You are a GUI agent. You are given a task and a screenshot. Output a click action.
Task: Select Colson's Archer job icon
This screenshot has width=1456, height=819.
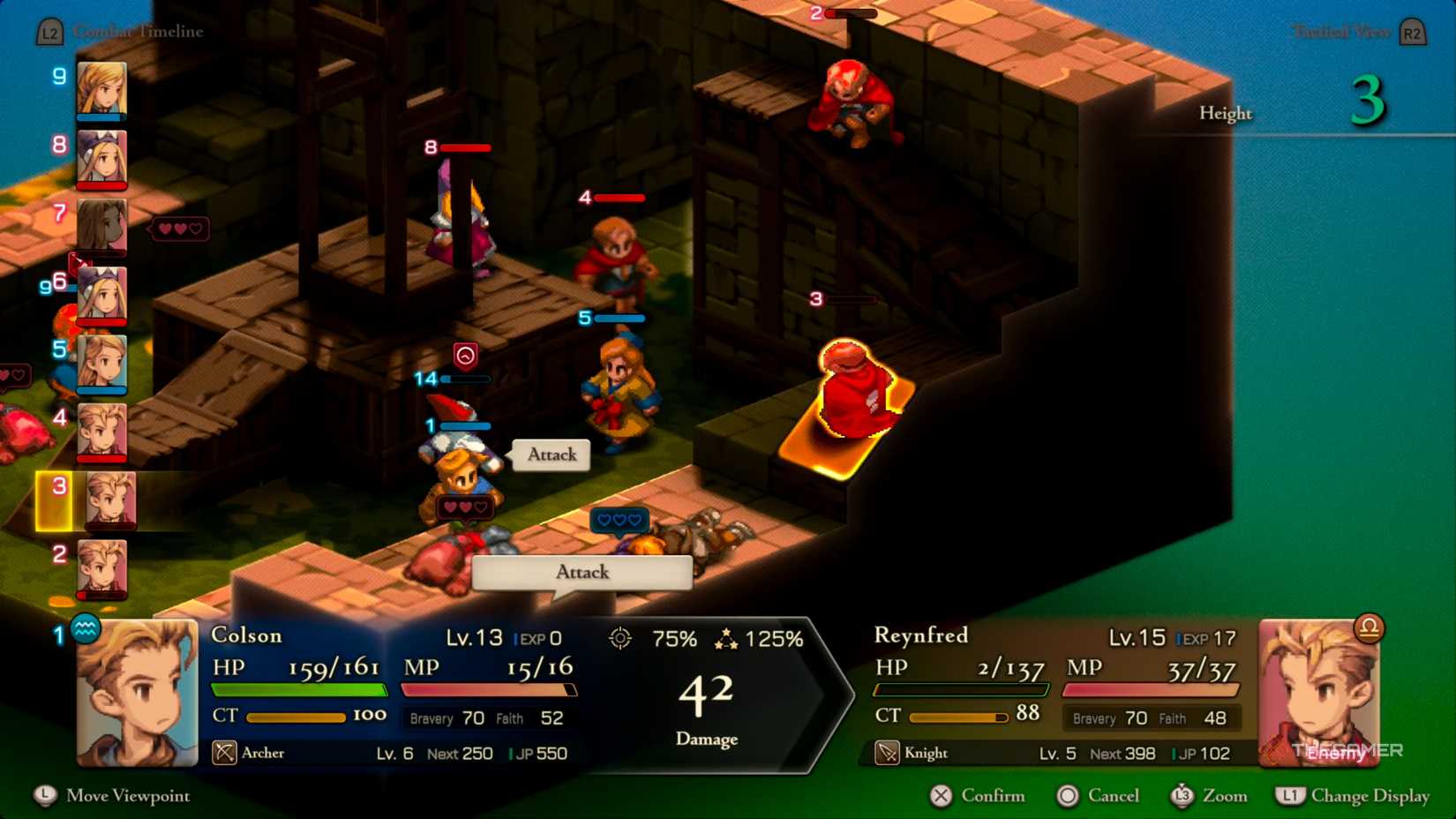pyautogui.click(x=225, y=753)
